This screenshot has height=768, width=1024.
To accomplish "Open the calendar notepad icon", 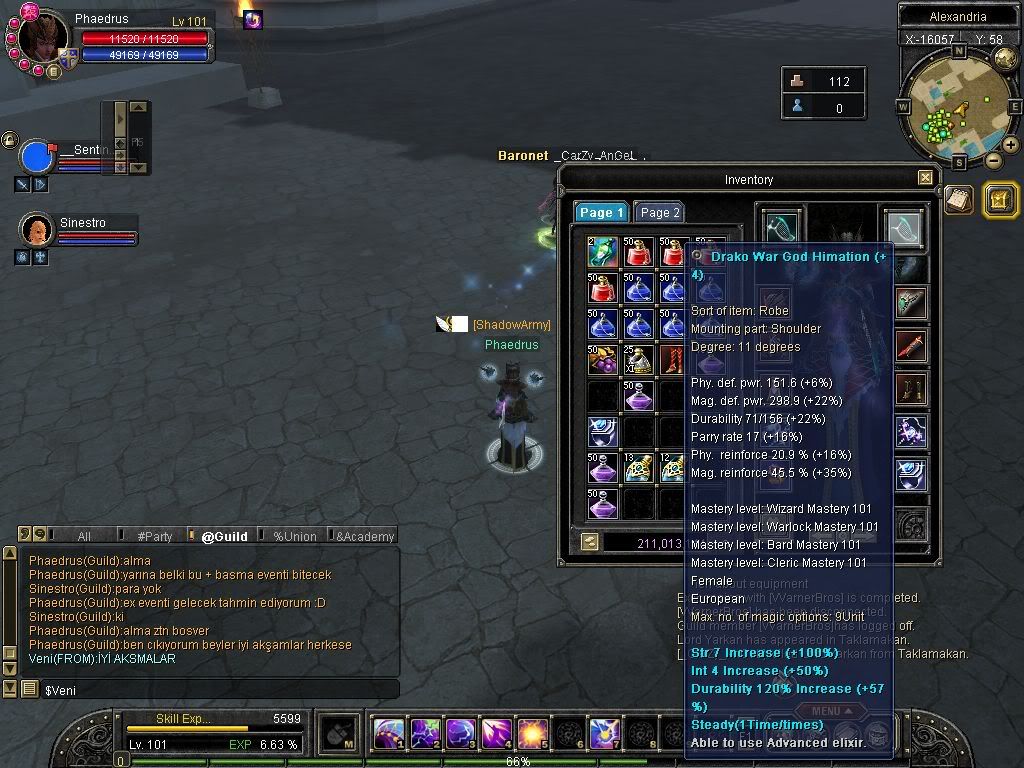I will (959, 199).
